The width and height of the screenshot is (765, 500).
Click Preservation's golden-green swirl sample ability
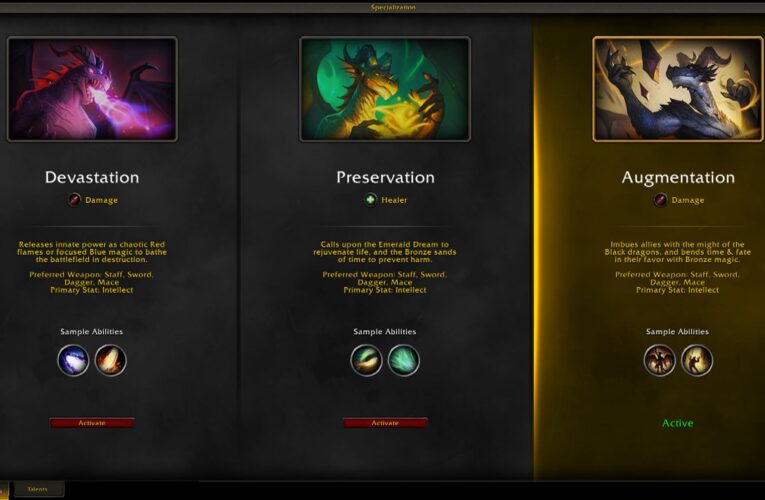366,360
